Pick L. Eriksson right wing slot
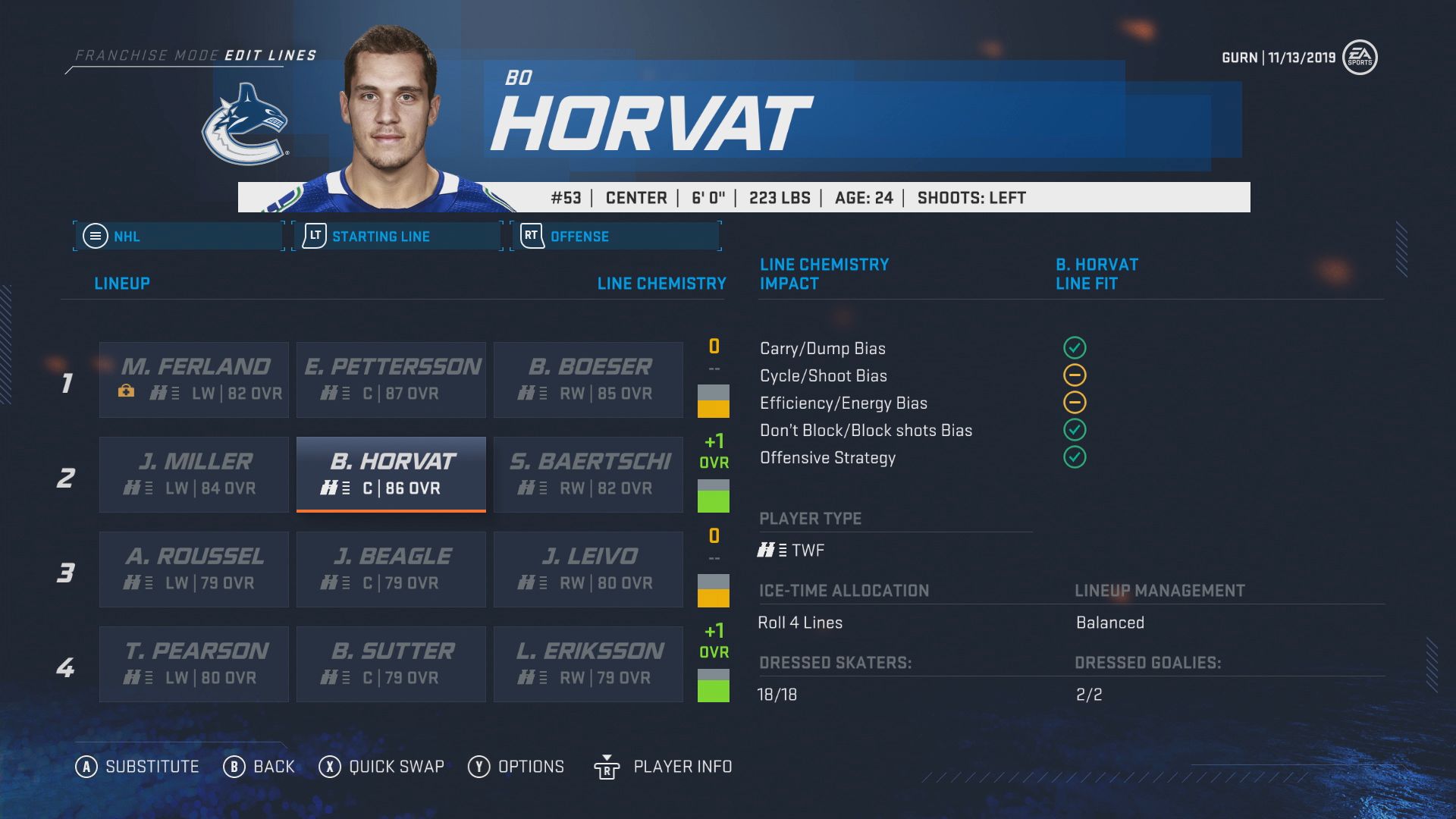This screenshot has height=819, width=1456. (588, 664)
